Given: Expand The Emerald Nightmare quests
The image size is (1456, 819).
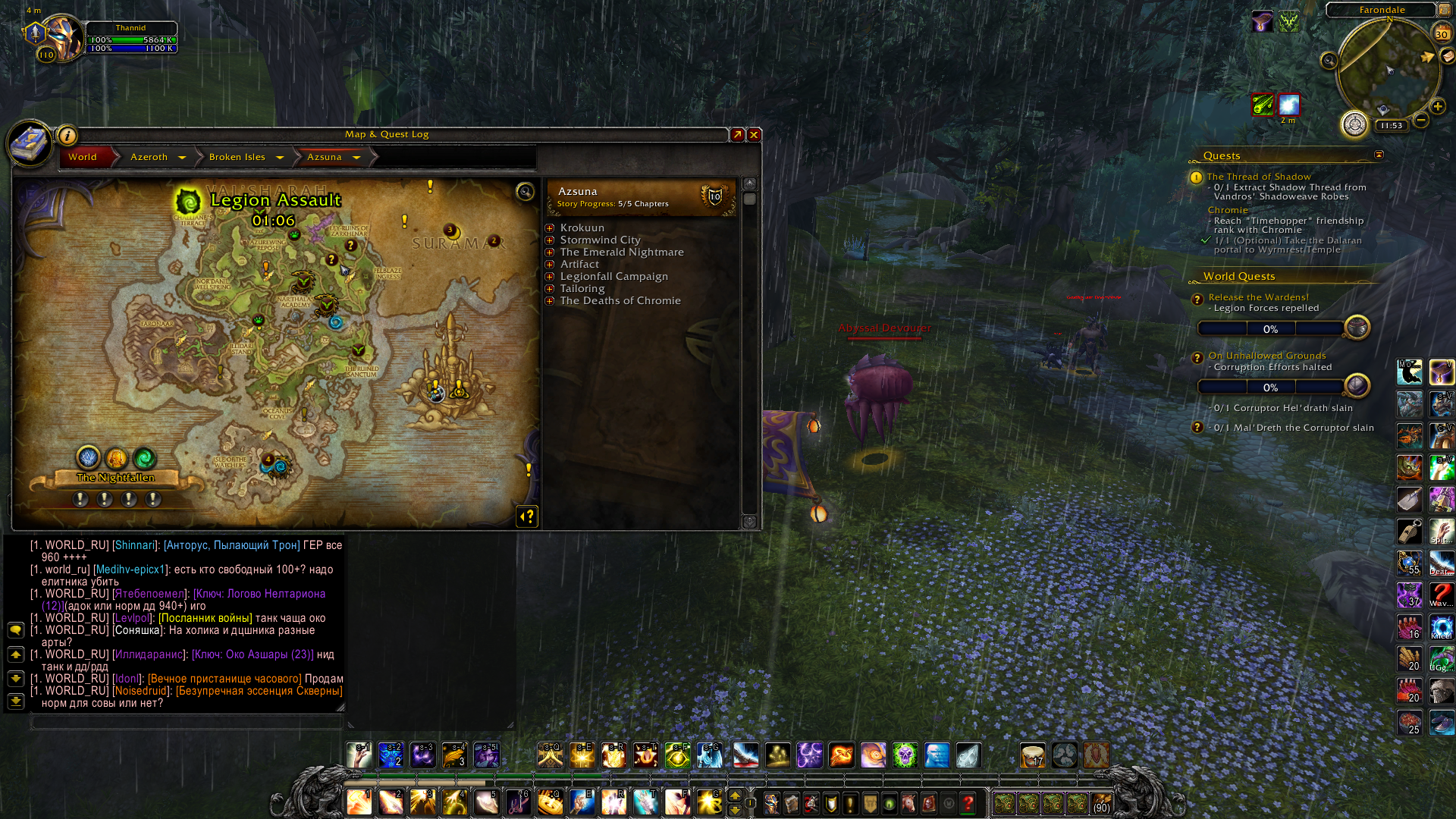Looking at the screenshot, I should [x=550, y=253].
